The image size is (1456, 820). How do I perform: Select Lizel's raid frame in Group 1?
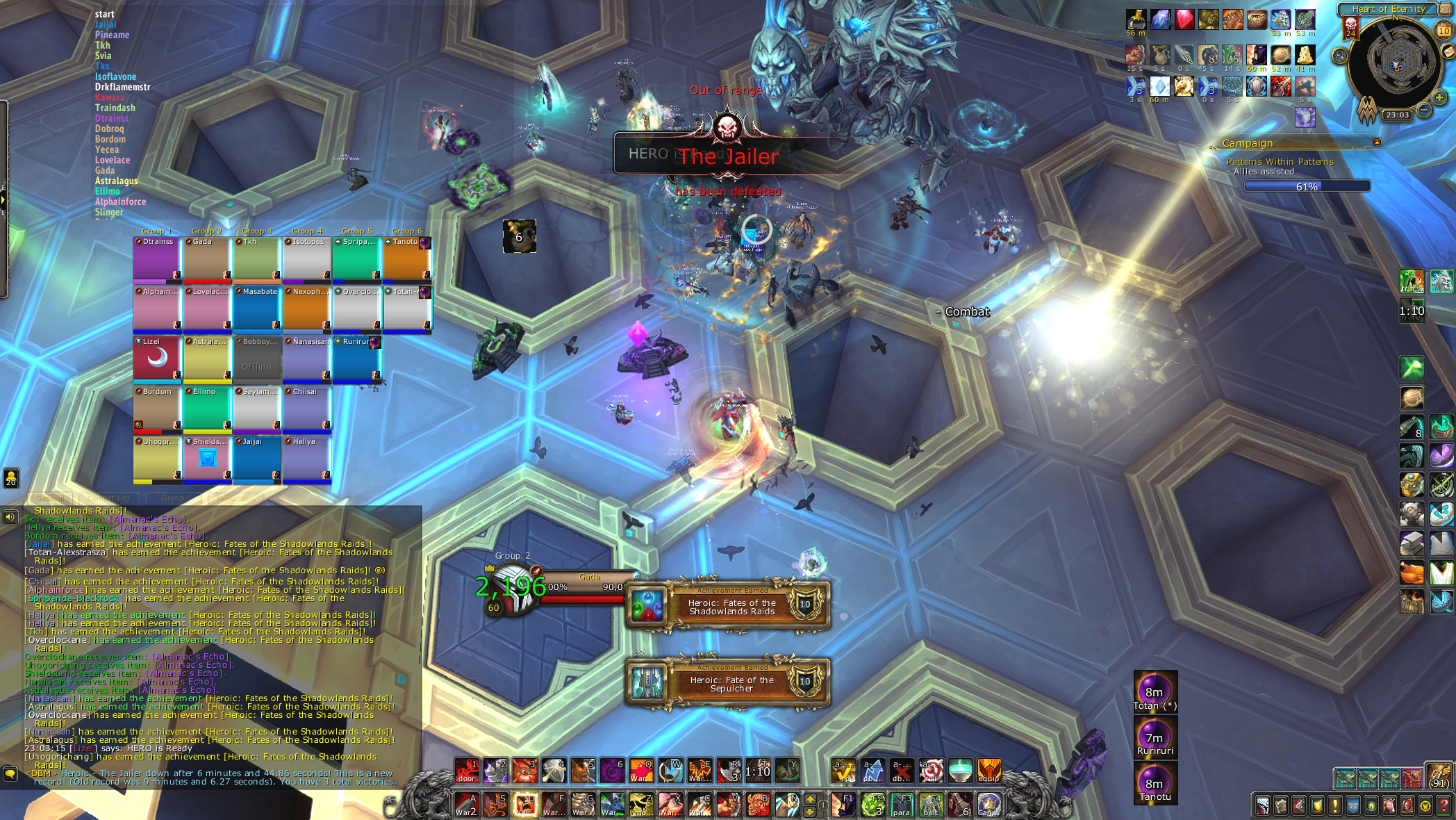(157, 359)
